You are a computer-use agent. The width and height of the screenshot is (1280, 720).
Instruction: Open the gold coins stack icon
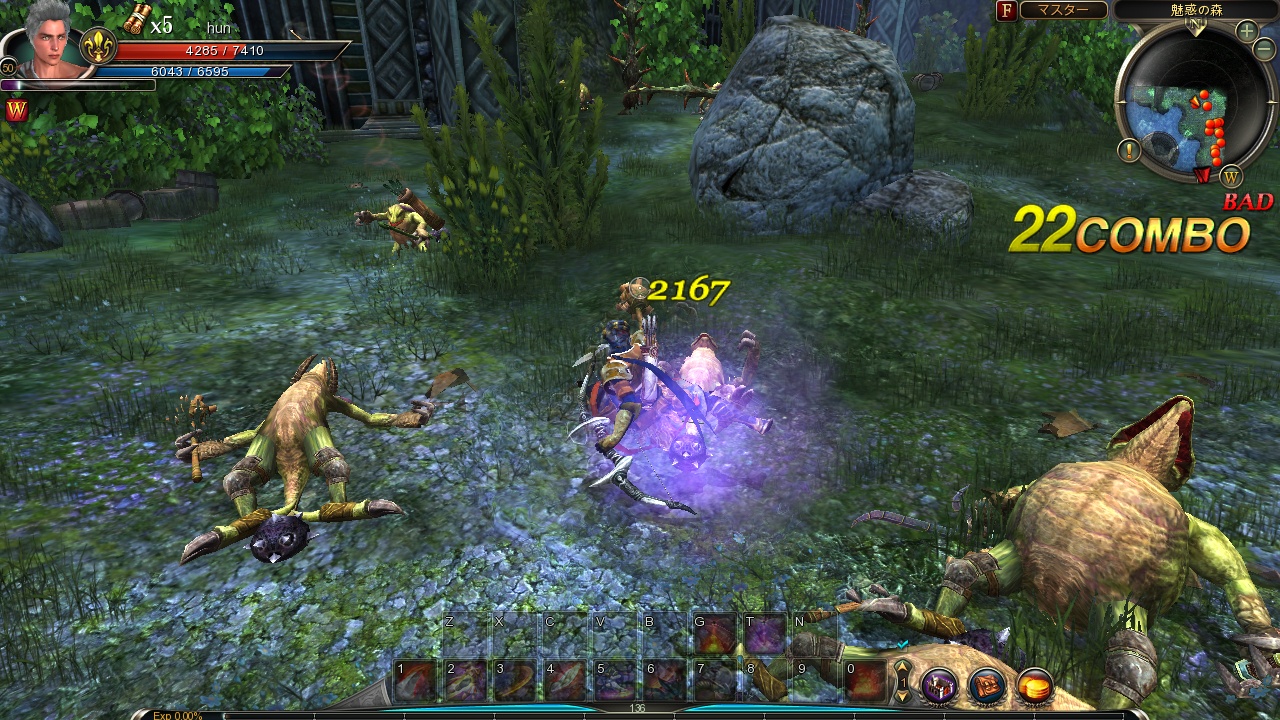tap(1035, 685)
